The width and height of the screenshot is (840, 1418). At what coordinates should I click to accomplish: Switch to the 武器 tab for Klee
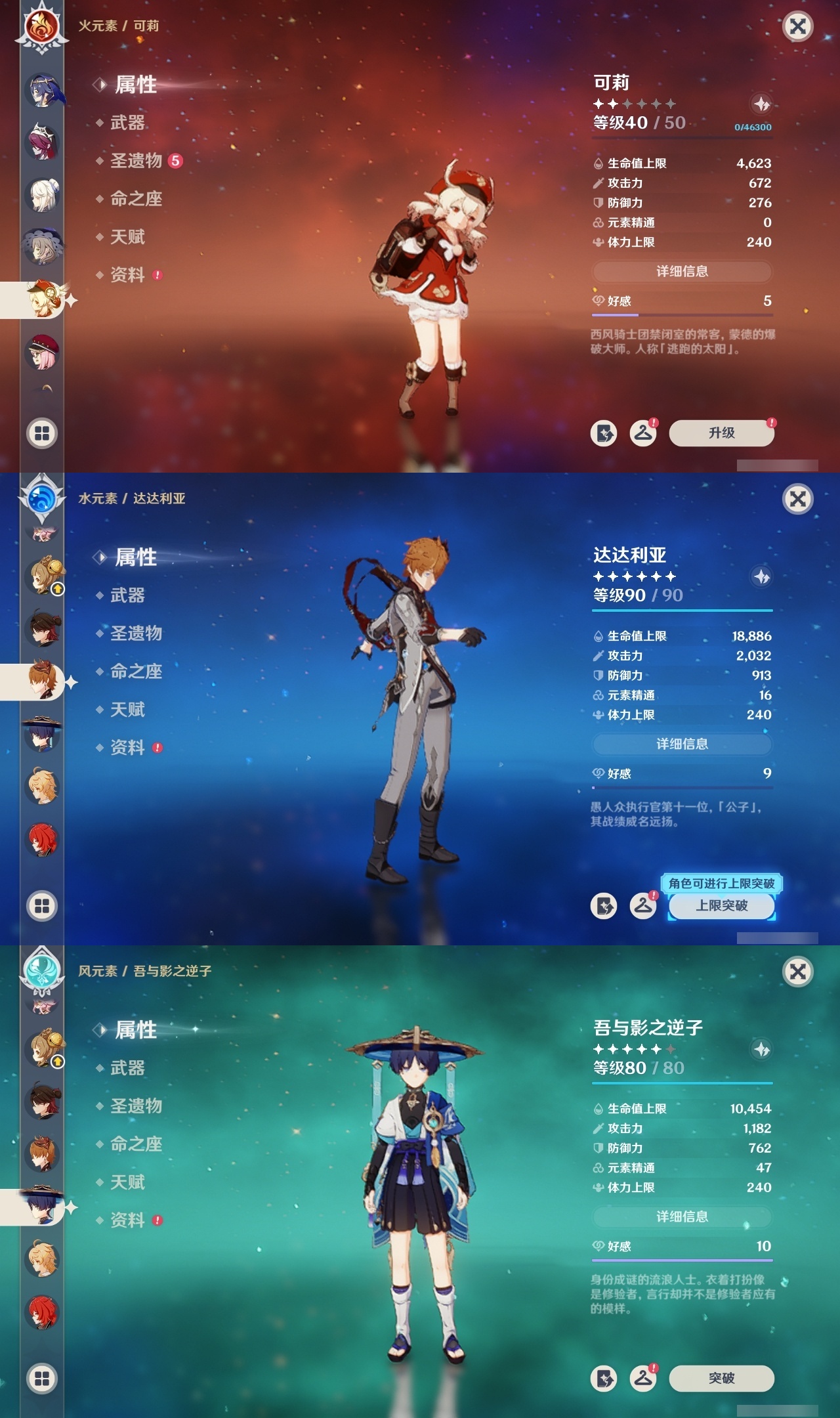pos(129,123)
